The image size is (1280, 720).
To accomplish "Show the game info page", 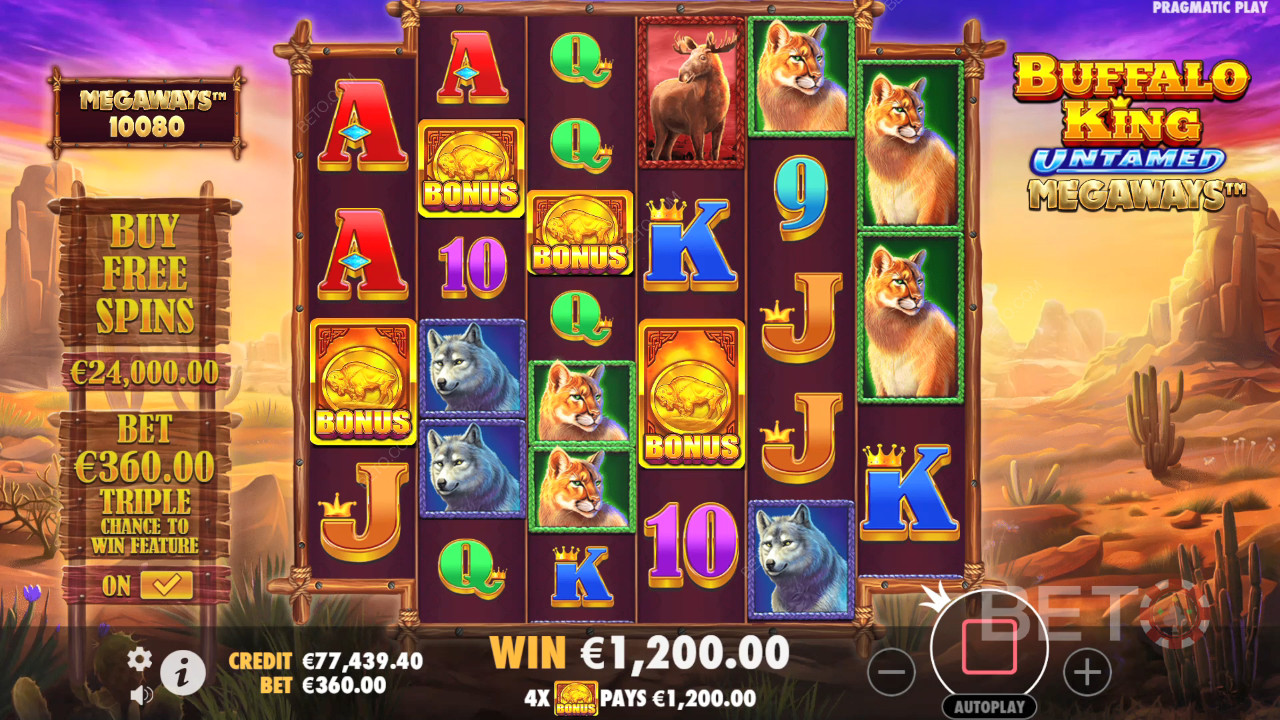I will tap(183, 673).
